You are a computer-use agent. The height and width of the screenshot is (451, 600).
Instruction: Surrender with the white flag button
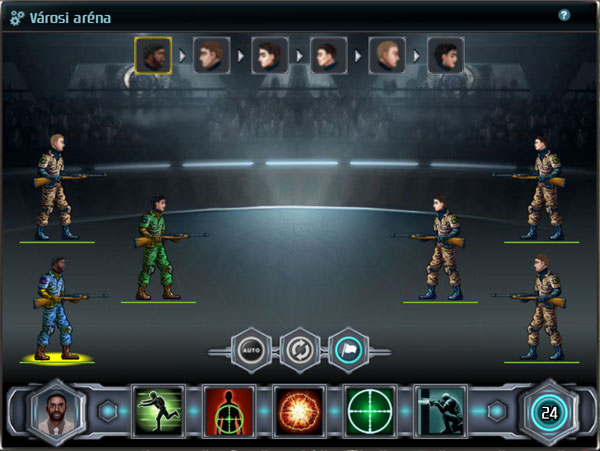350,350
